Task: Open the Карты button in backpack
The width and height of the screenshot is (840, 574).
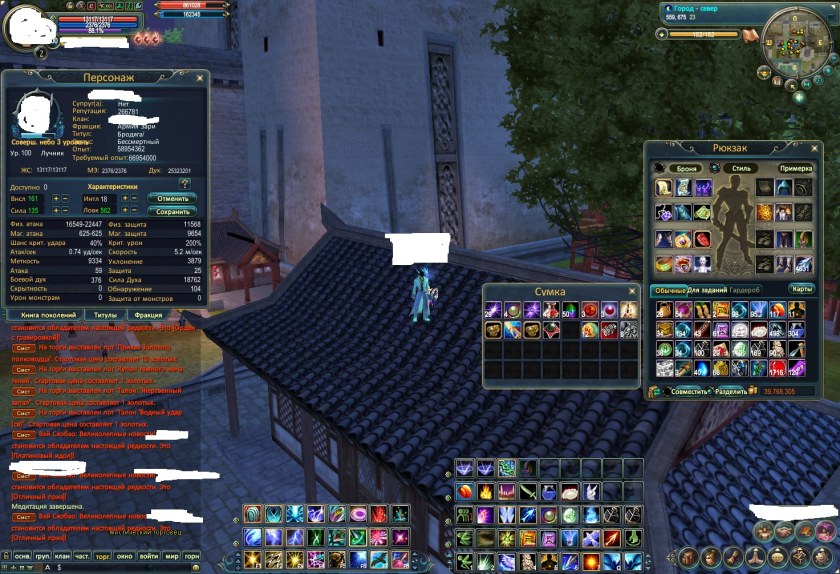Action: tap(802, 289)
